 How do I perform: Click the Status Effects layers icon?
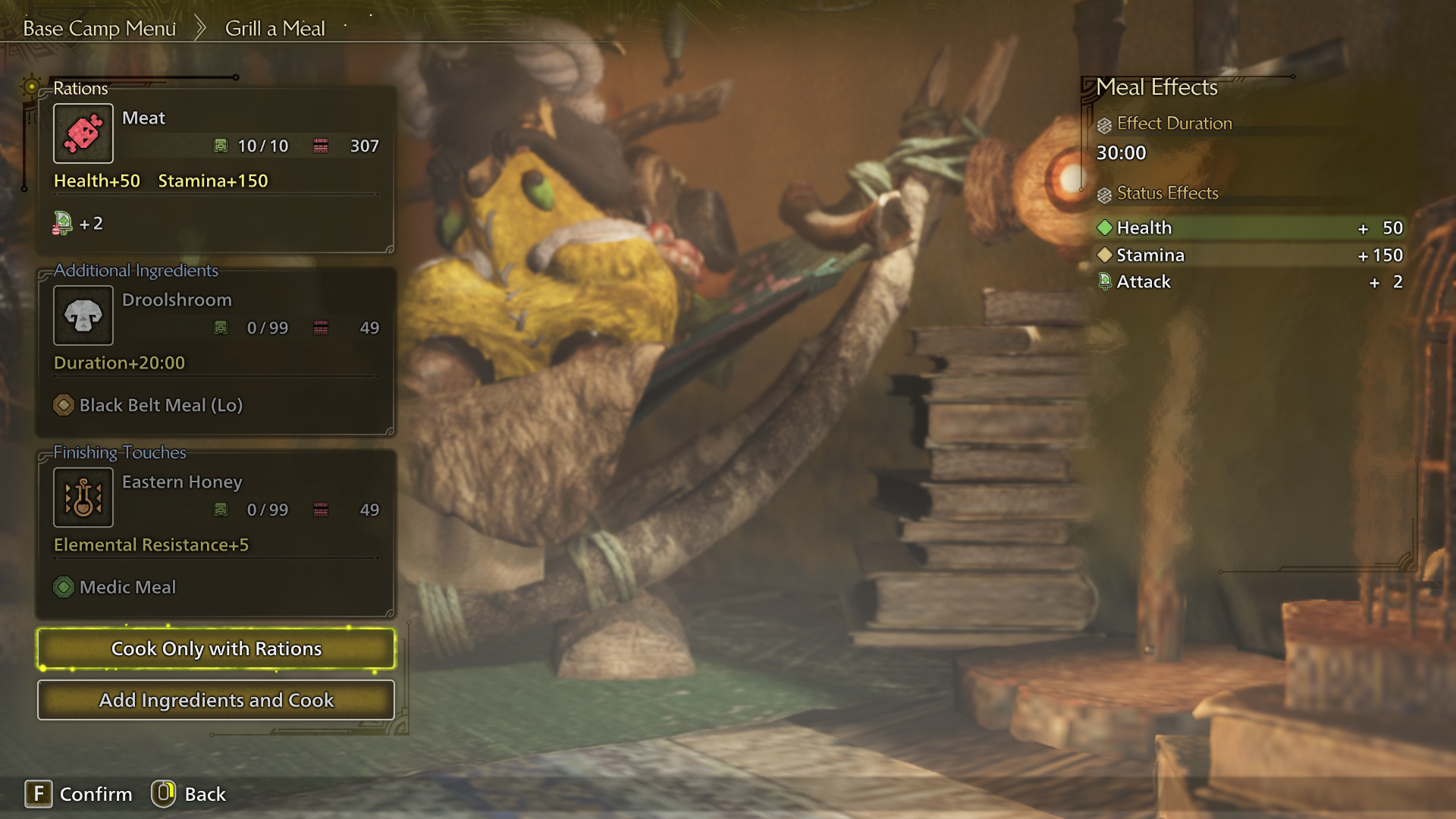1103,193
